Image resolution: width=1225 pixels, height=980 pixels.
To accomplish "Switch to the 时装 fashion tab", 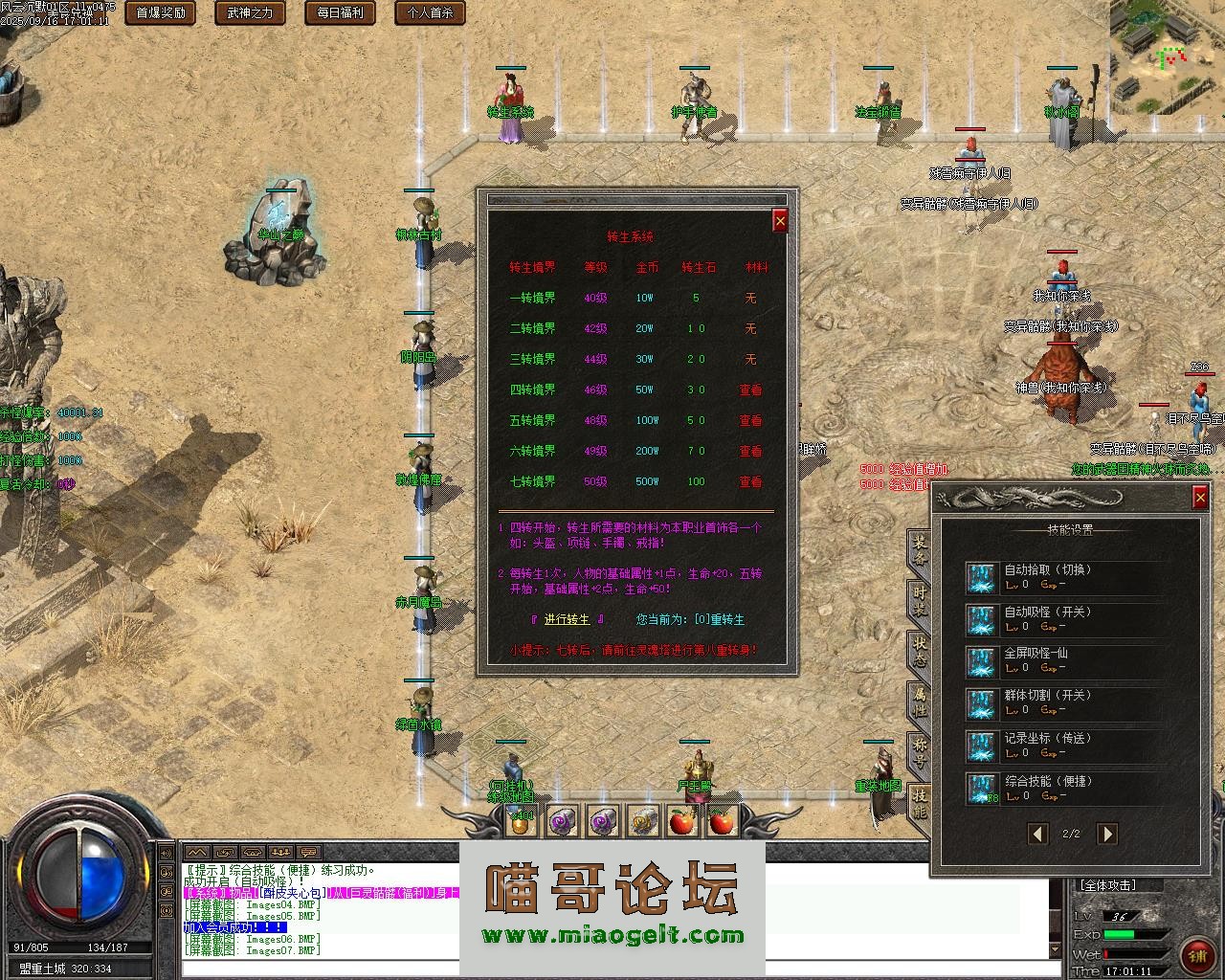I will click(920, 599).
